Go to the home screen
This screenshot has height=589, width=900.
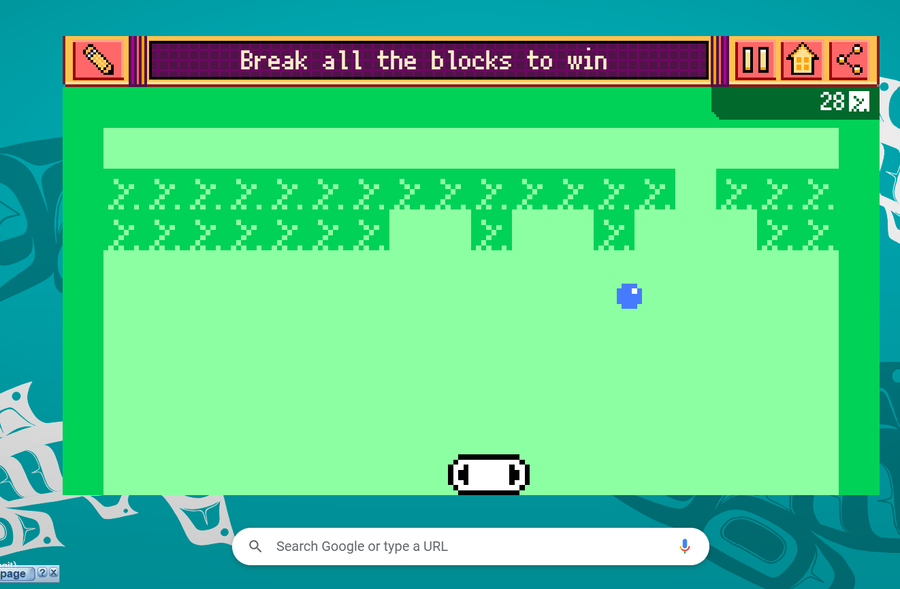802,61
